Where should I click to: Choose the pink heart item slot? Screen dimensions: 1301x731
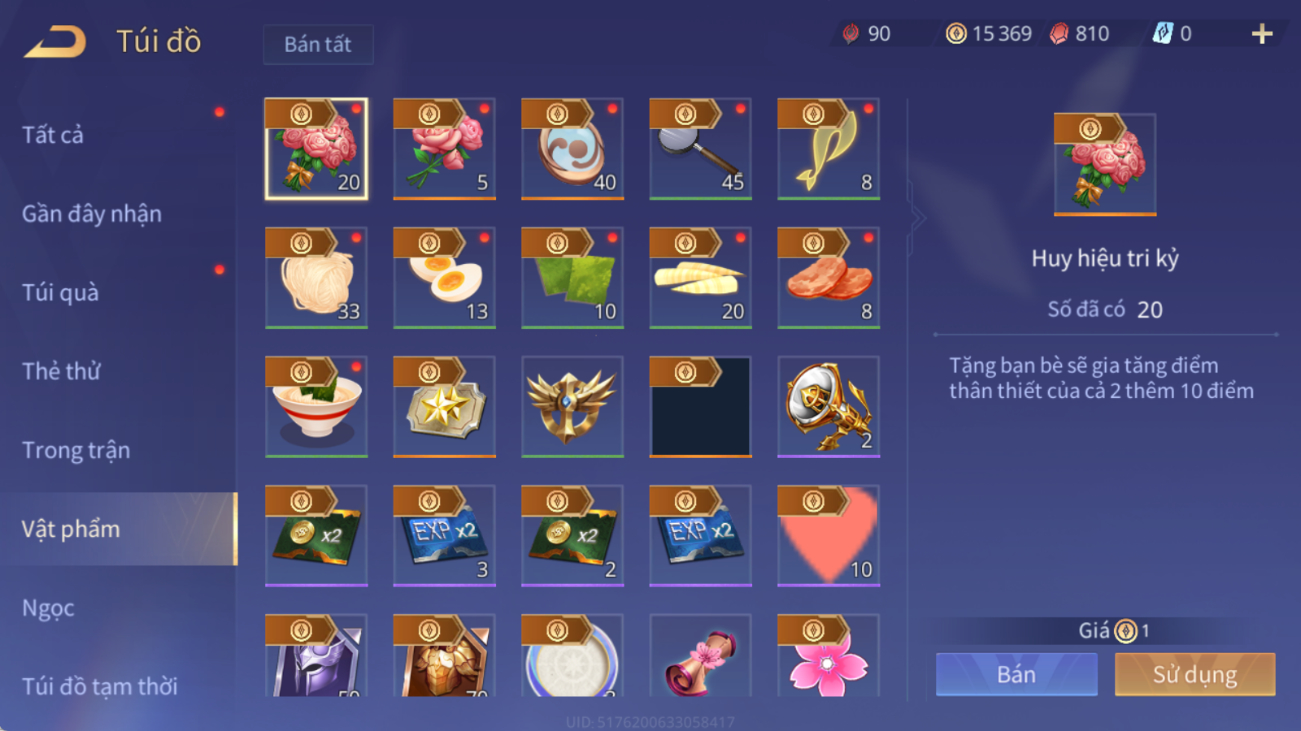[x=828, y=536]
